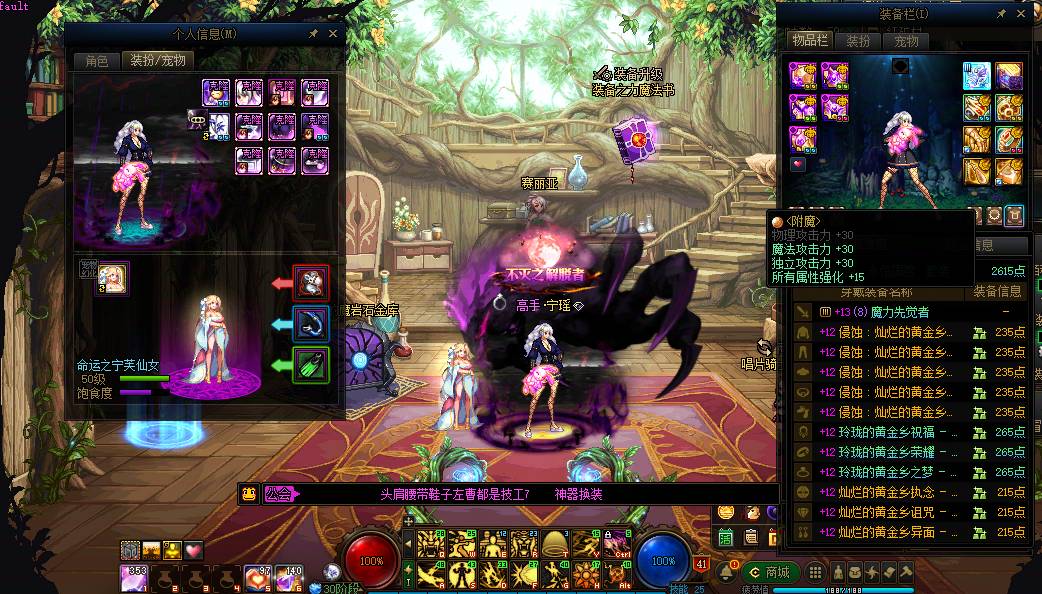Pin the personal info window
Viewport: 1042px width, 594px height.
coord(314,33)
